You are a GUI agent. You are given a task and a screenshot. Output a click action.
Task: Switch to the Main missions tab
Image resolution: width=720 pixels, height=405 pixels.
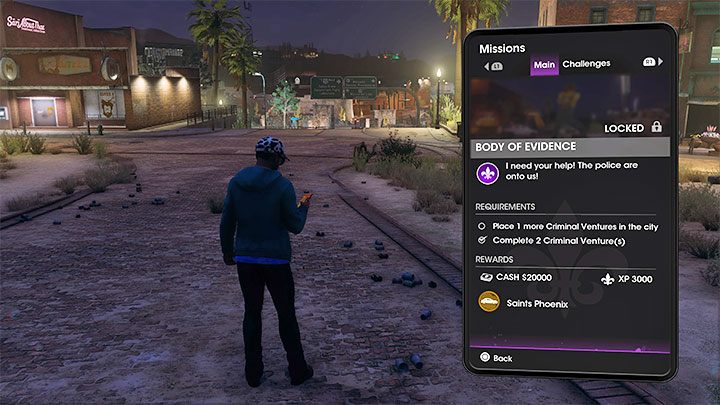(x=543, y=64)
